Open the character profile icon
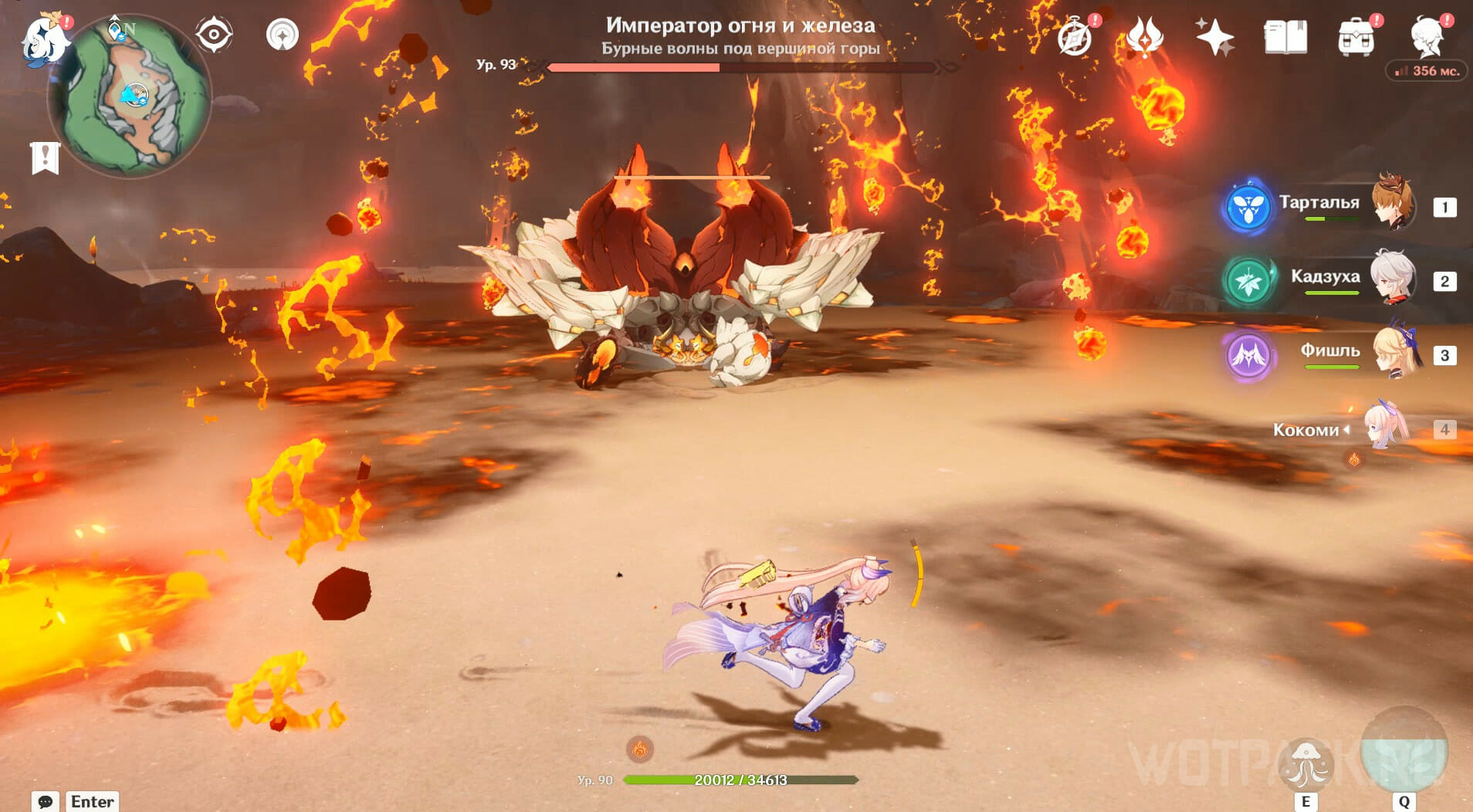The height and width of the screenshot is (812, 1473). (1427, 37)
